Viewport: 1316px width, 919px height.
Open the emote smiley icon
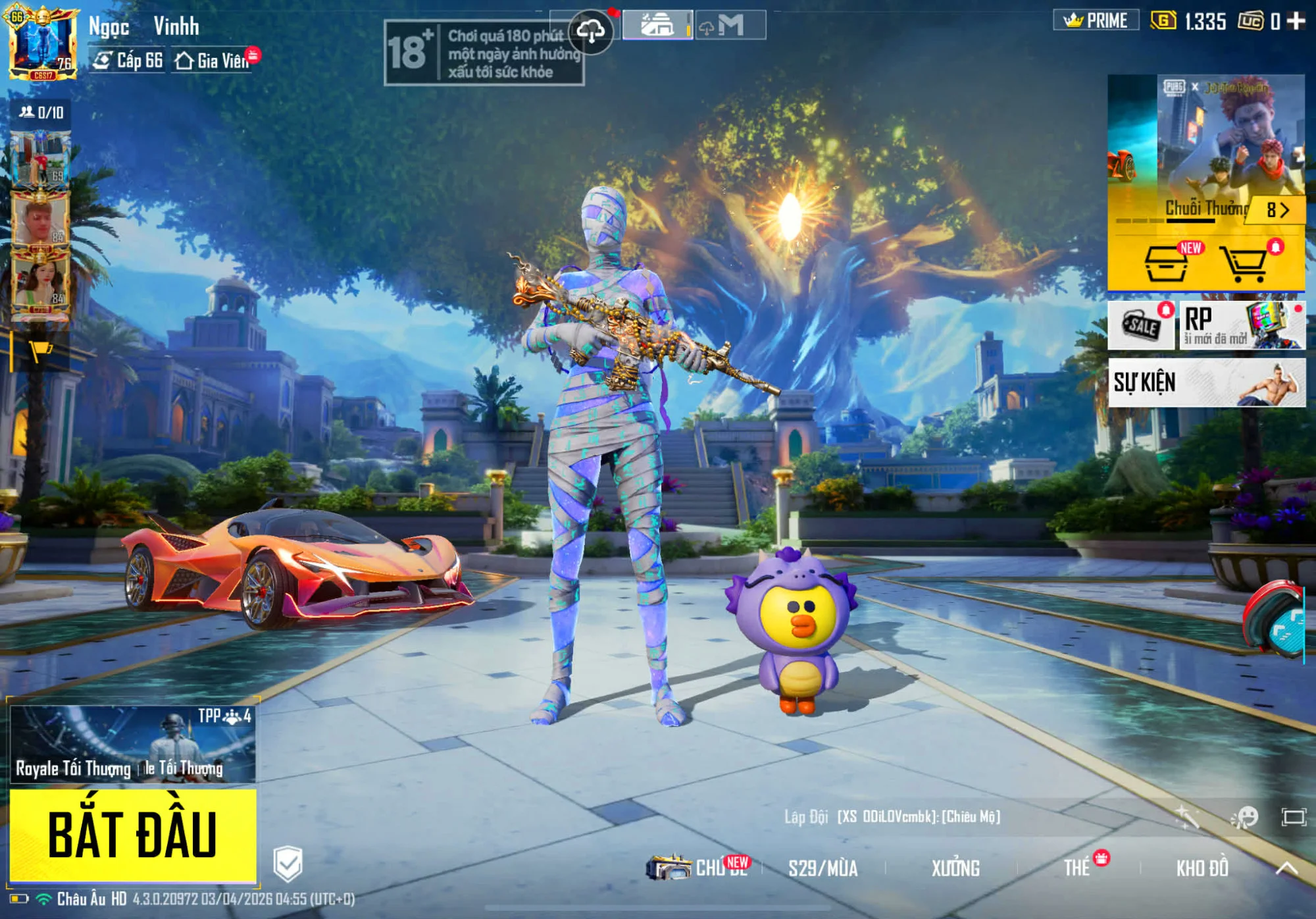[x=1244, y=818]
